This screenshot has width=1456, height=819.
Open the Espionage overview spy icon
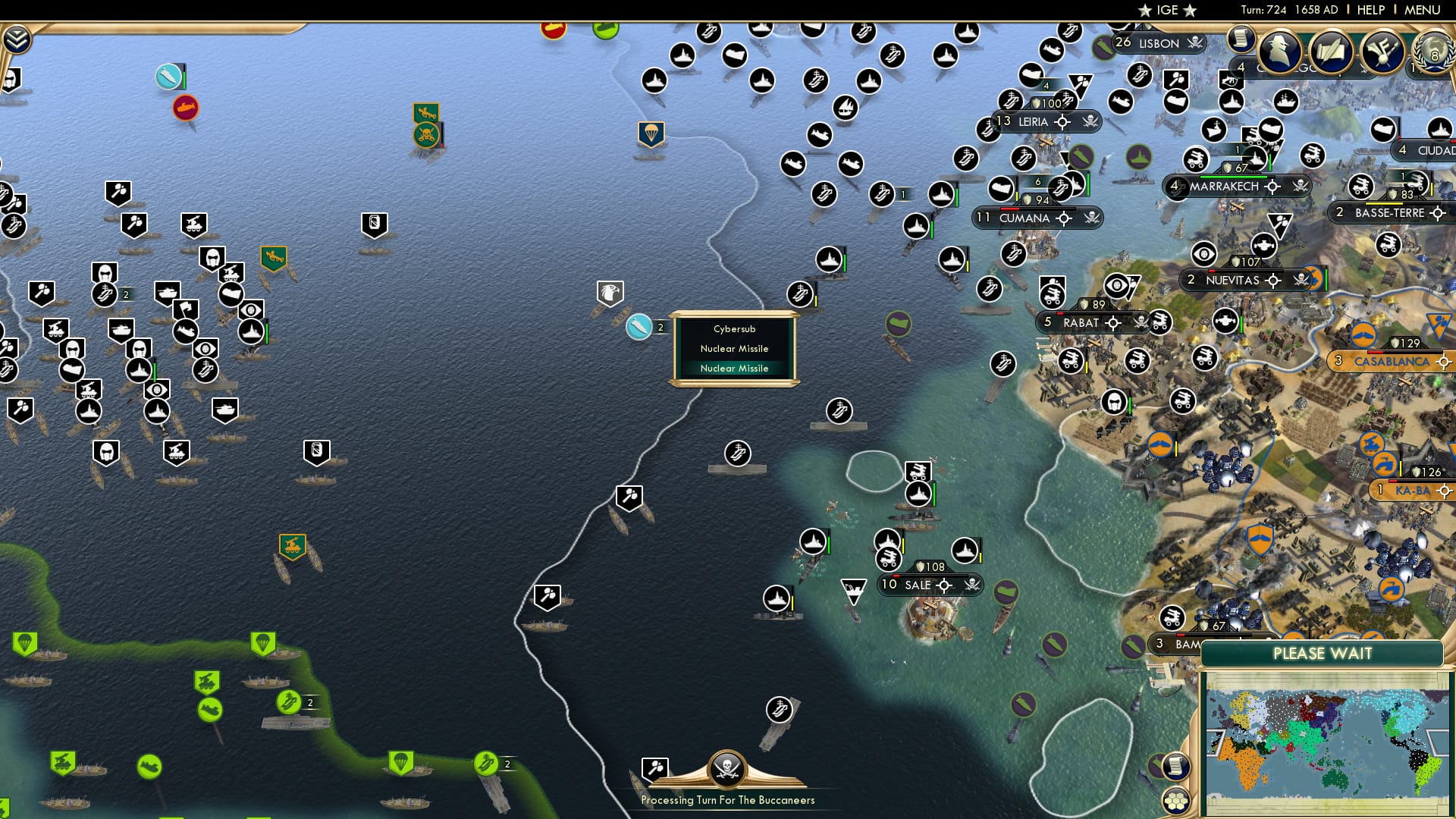[x=1282, y=51]
